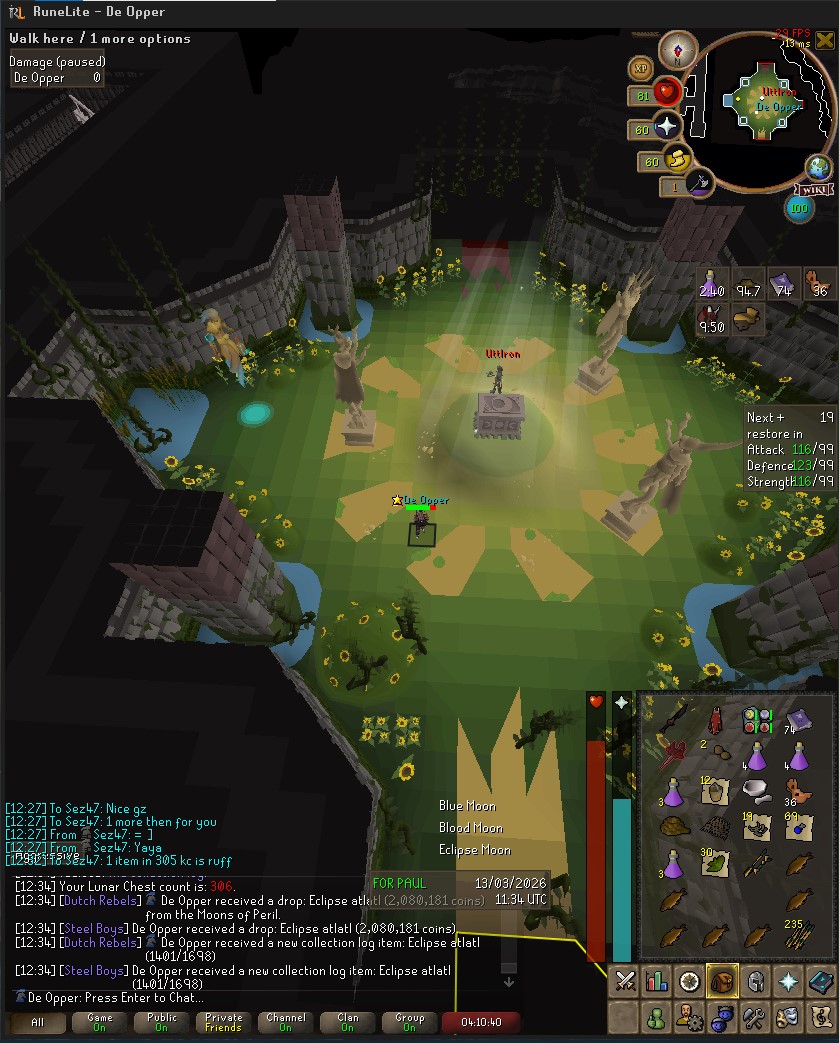Toggle the Private chat filter button
The width and height of the screenshot is (839, 1043).
[x=223, y=1022]
